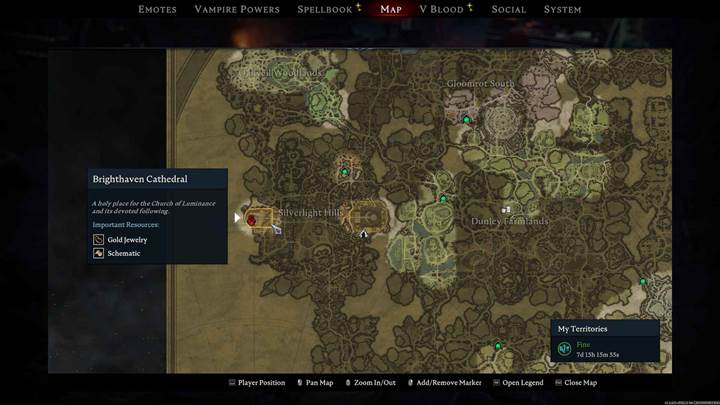This screenshot has height=405, width=720.
Task: Open the Vampire Powers tab
Action: click(236, 10)
